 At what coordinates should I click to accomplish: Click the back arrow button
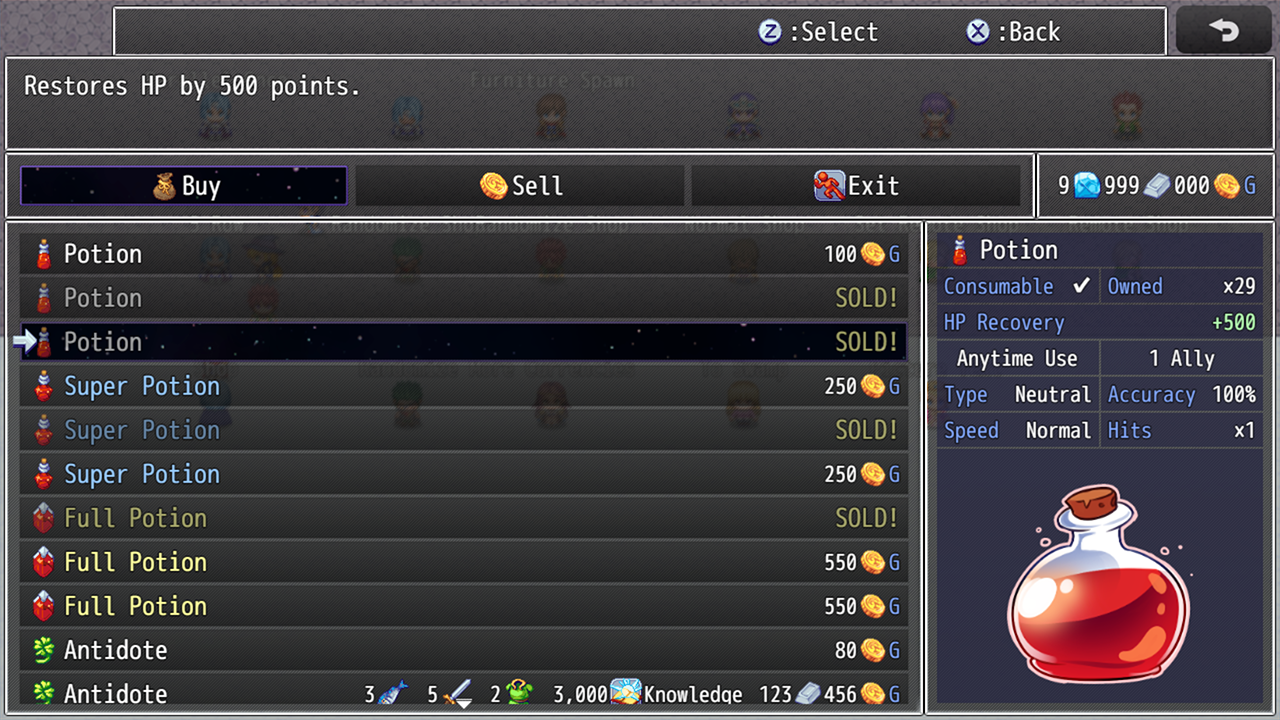point(1224,31)
